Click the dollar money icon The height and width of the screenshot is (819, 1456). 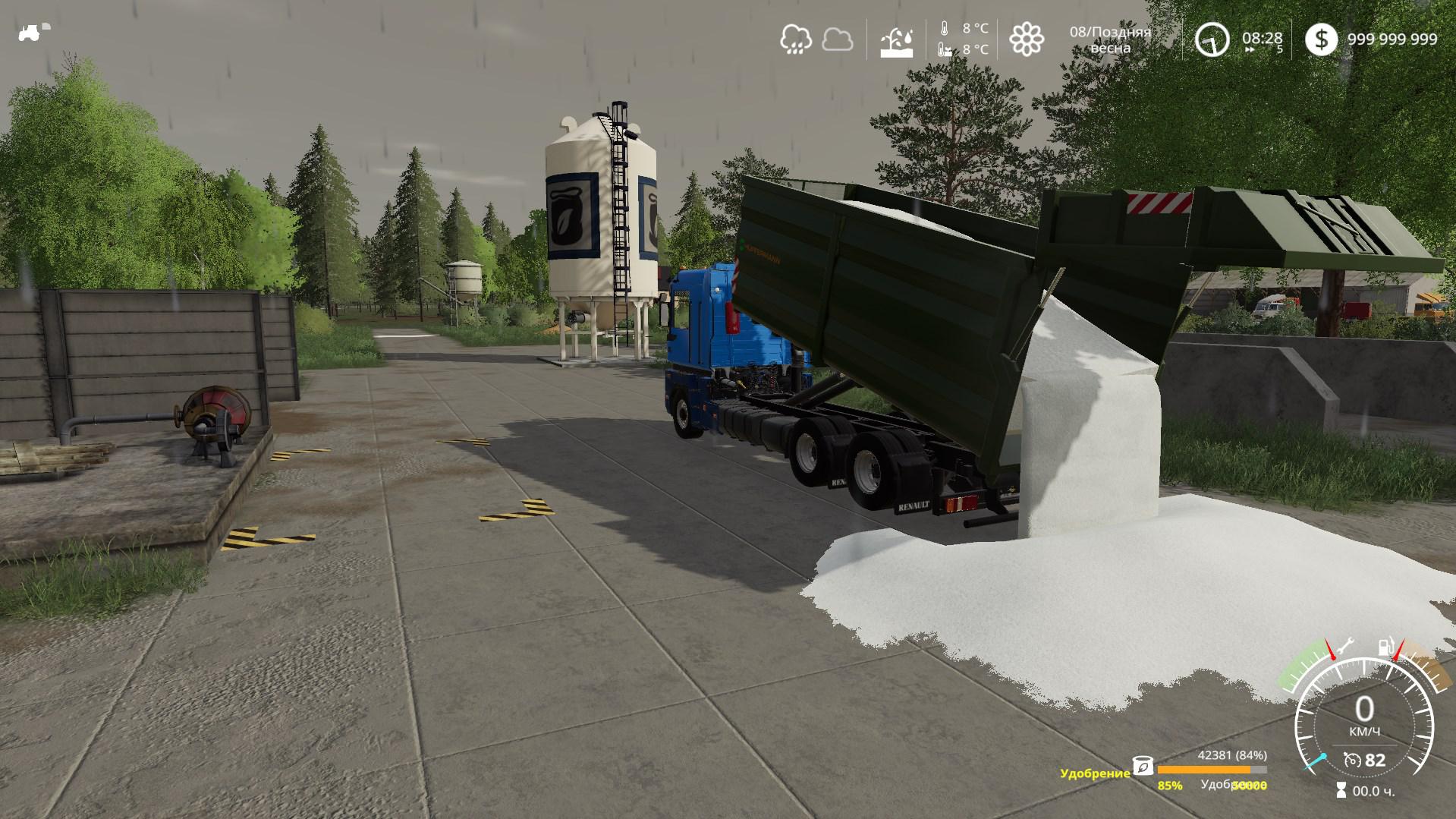[x=1322, y=39]
